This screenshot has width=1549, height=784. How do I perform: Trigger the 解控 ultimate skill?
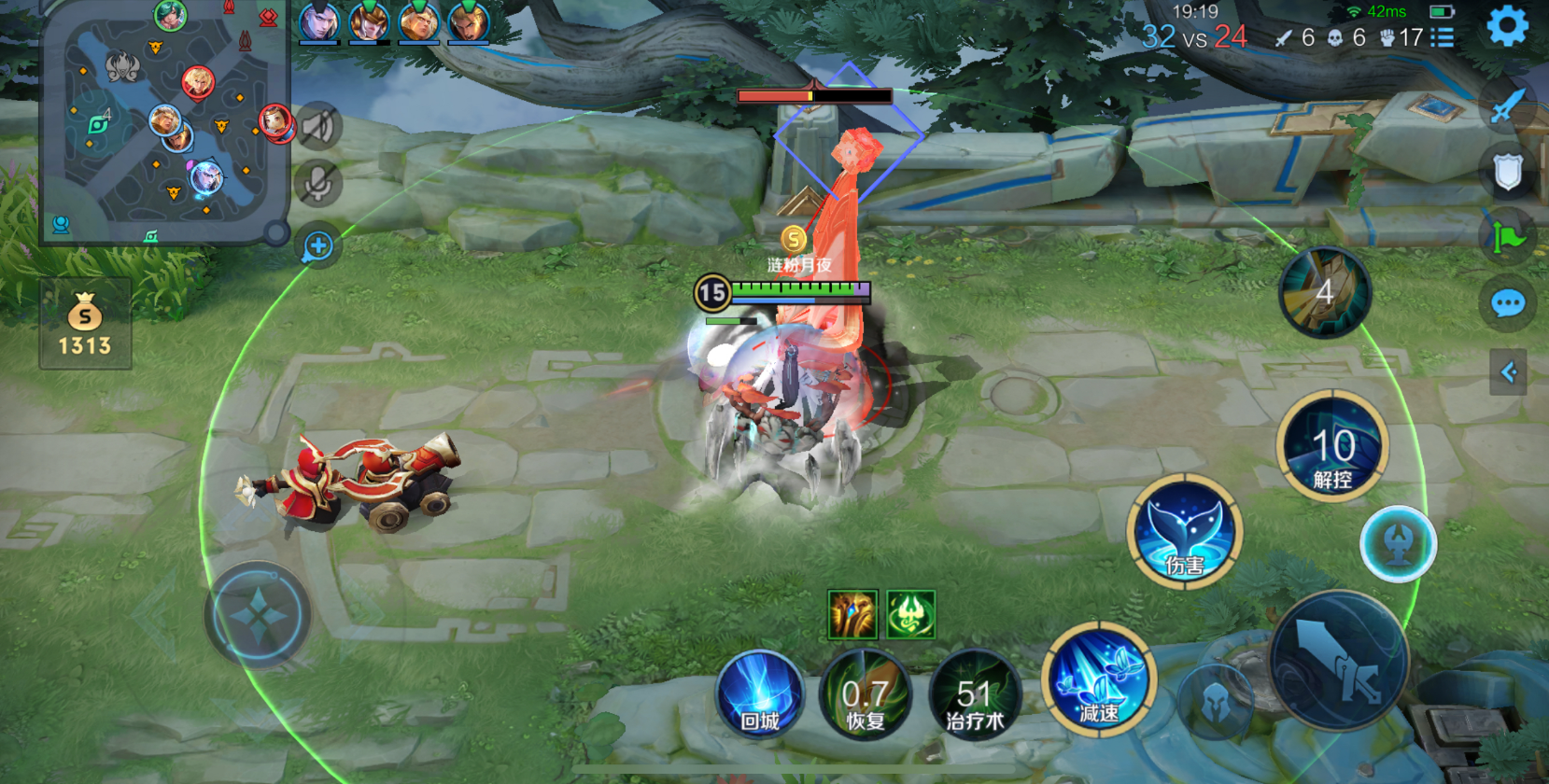tap(1332, 447)
